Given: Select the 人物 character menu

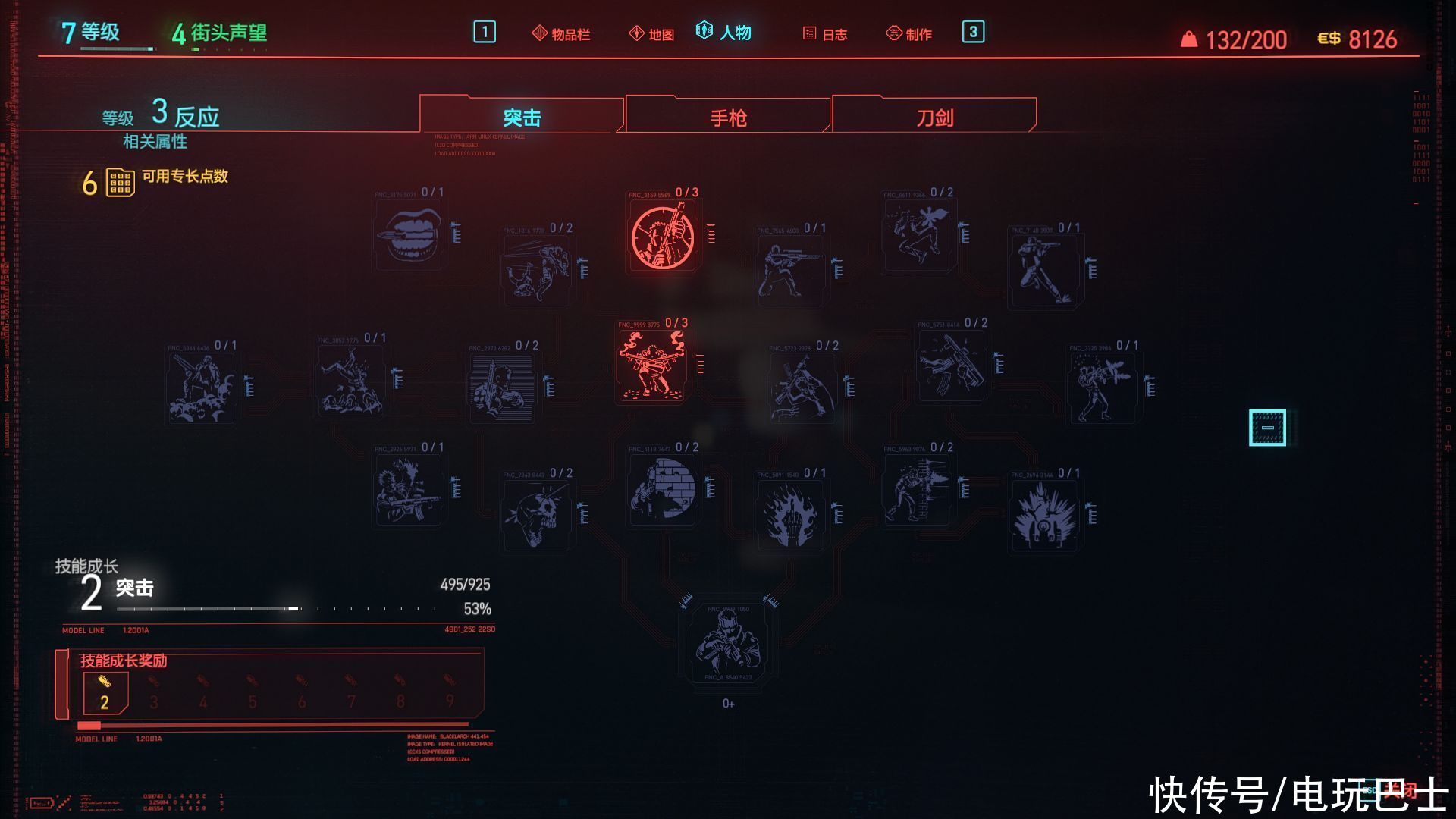Looking at the screenshot, I should pyautogui.click(x=724, y=32).
